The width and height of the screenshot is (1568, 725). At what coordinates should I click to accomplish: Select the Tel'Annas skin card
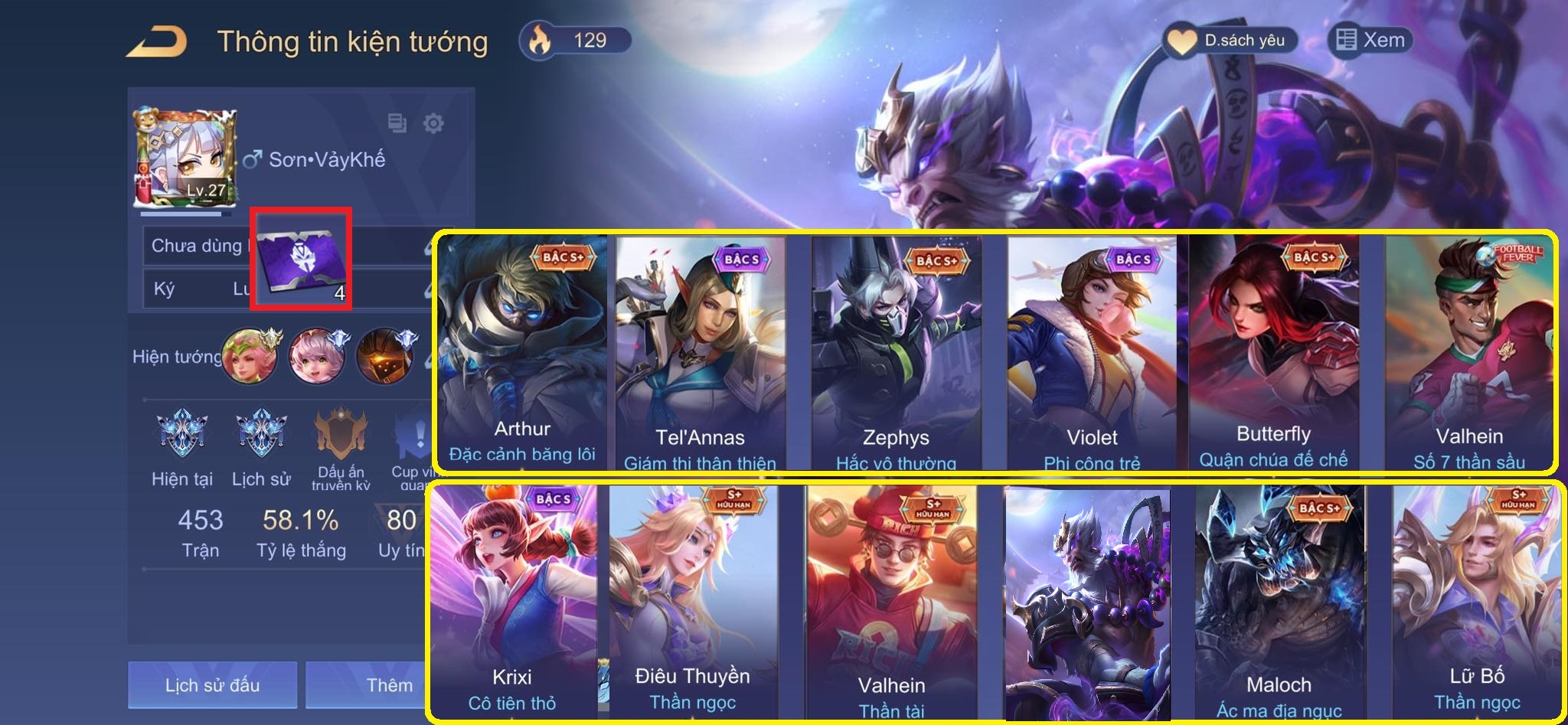pyautogui.click(x=700, y=352)
